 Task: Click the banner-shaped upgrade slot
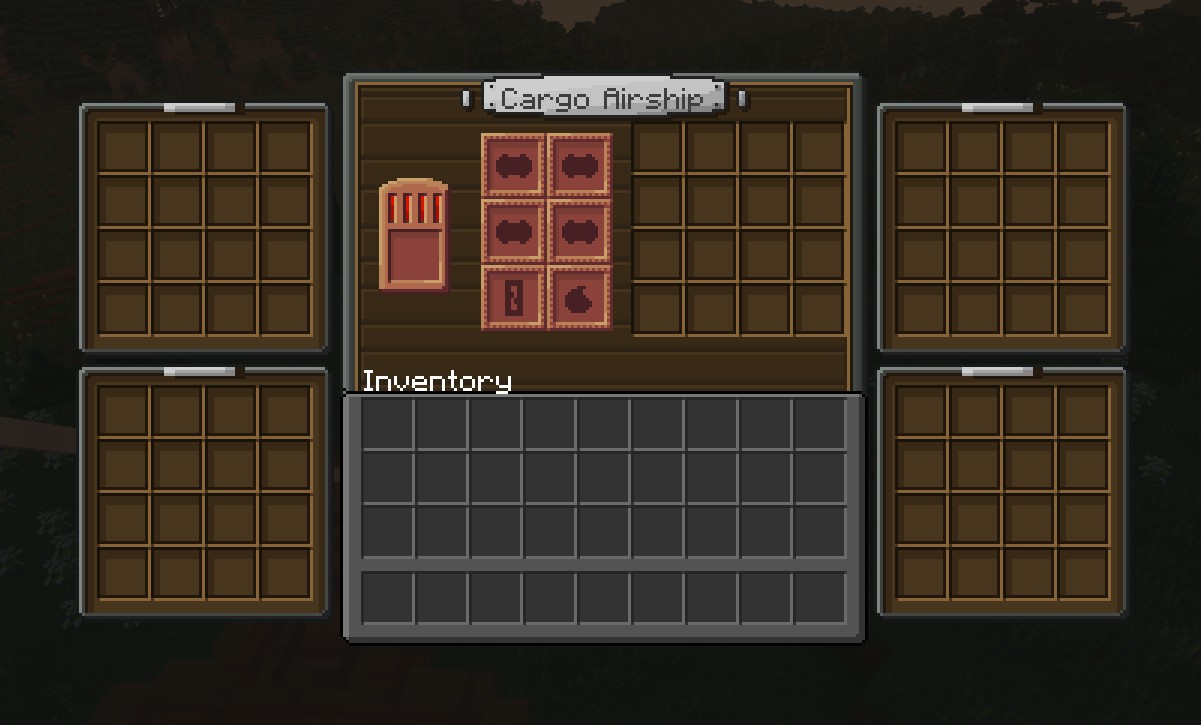[514, 298]
